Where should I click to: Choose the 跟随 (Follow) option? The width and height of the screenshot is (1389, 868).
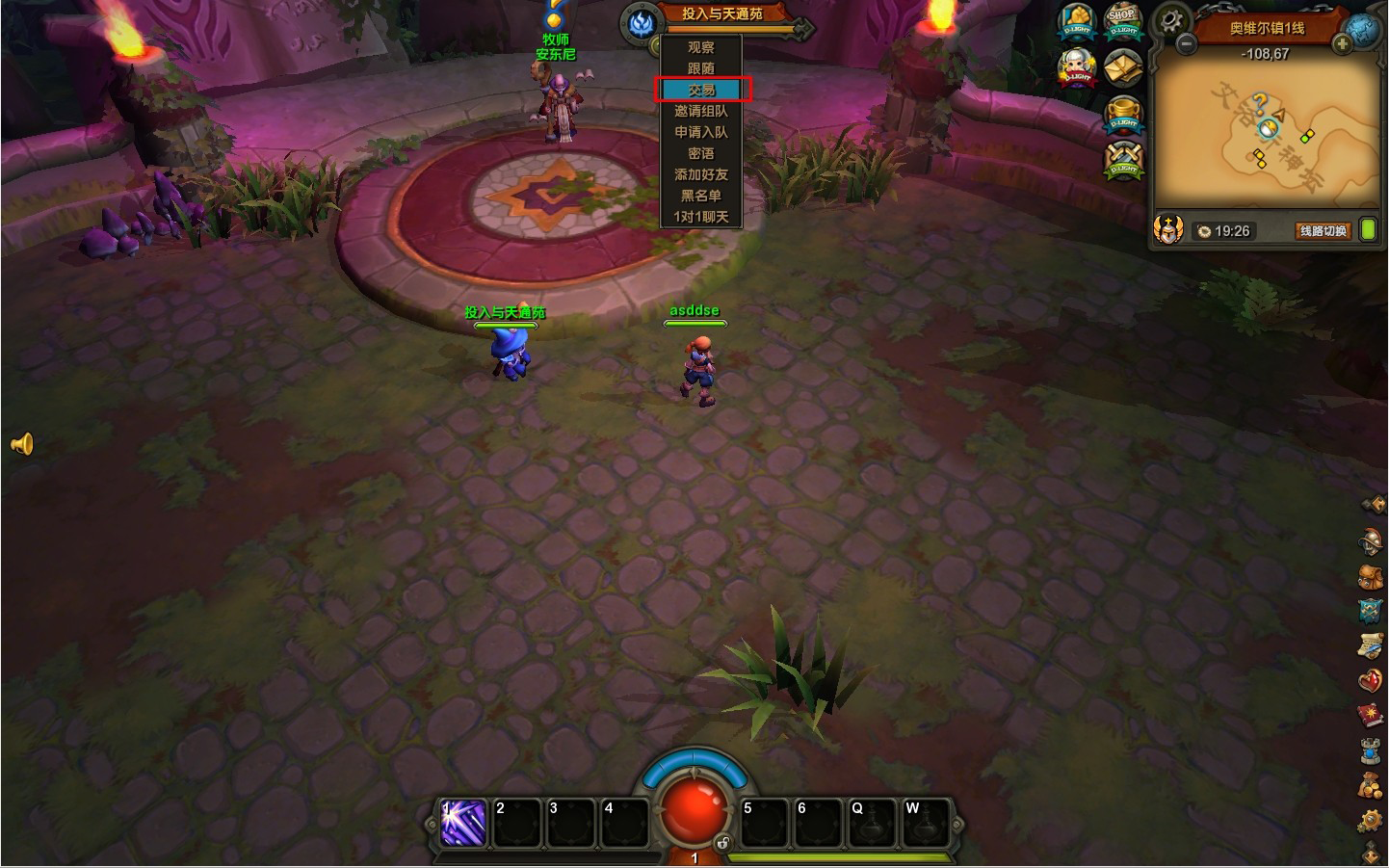[x=701, y=68]
